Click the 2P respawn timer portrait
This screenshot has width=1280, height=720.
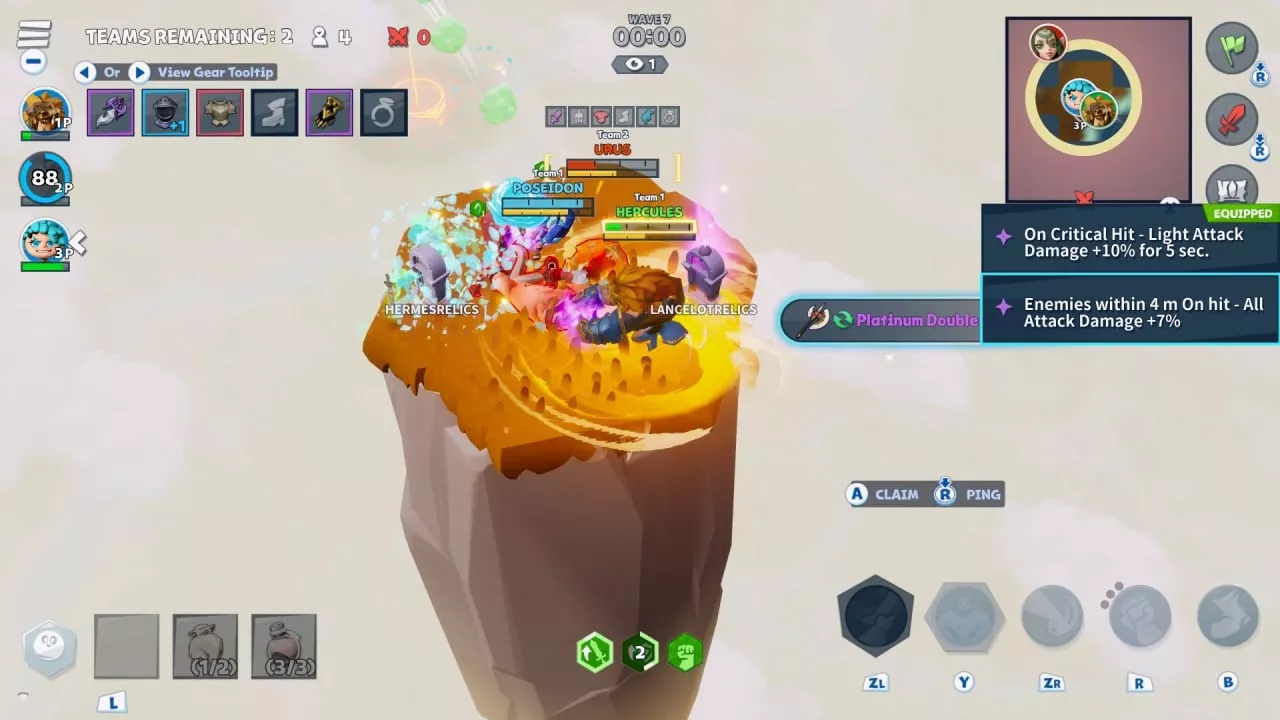click(45, 178)
